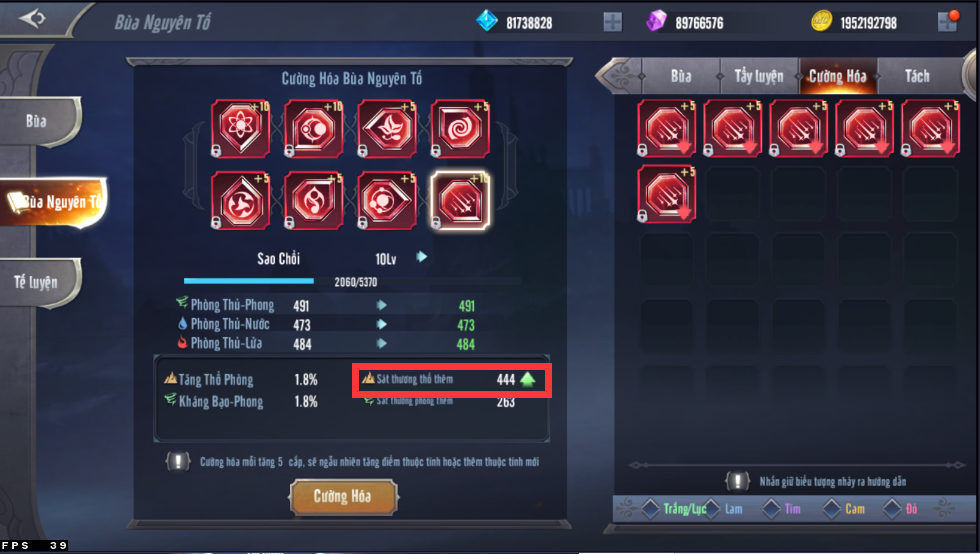Add more blue diamonds with plus button
980x554 pixels.
pos(613,22)
